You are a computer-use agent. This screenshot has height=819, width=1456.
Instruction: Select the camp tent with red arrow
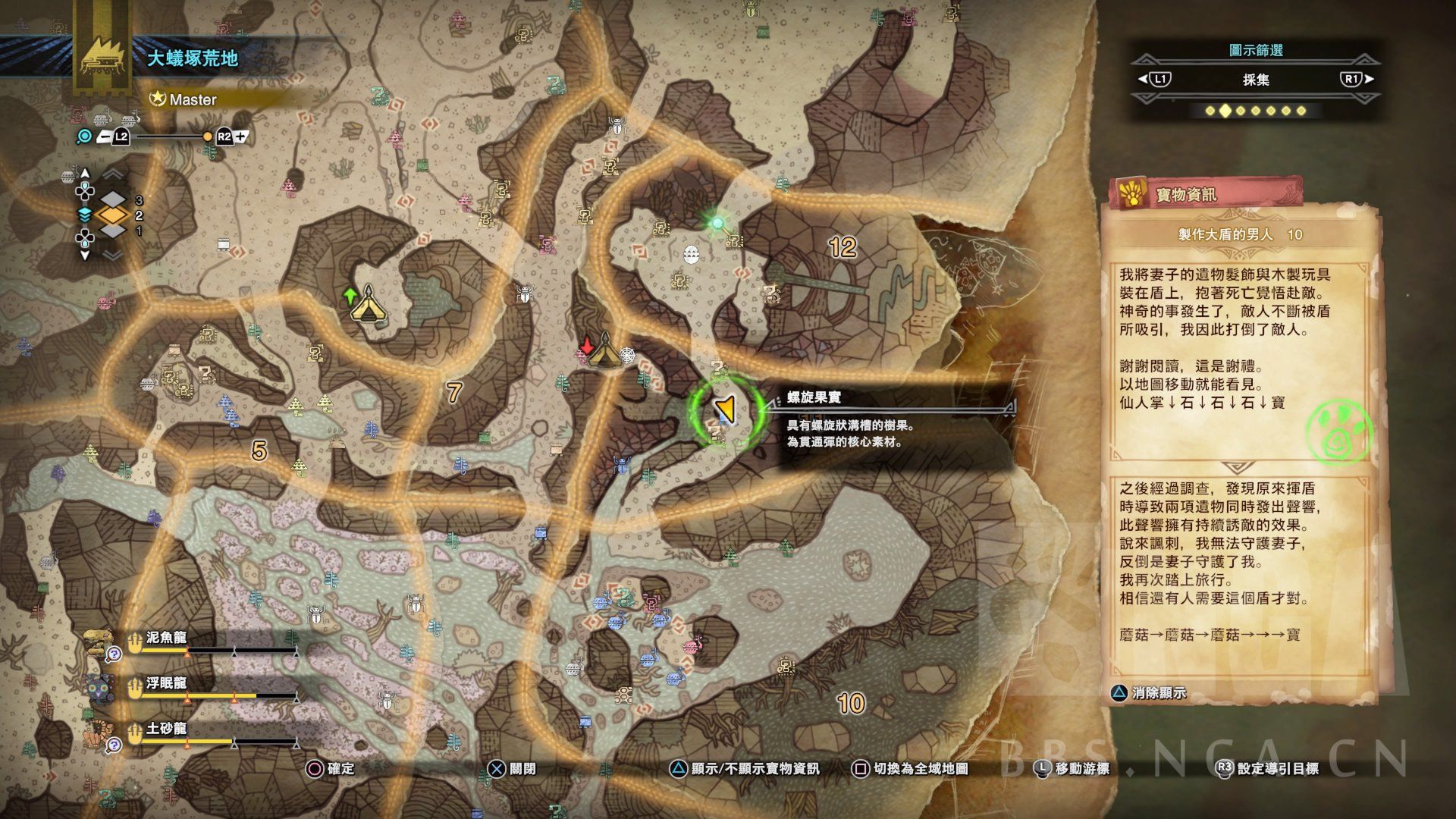tap(604, 350)
